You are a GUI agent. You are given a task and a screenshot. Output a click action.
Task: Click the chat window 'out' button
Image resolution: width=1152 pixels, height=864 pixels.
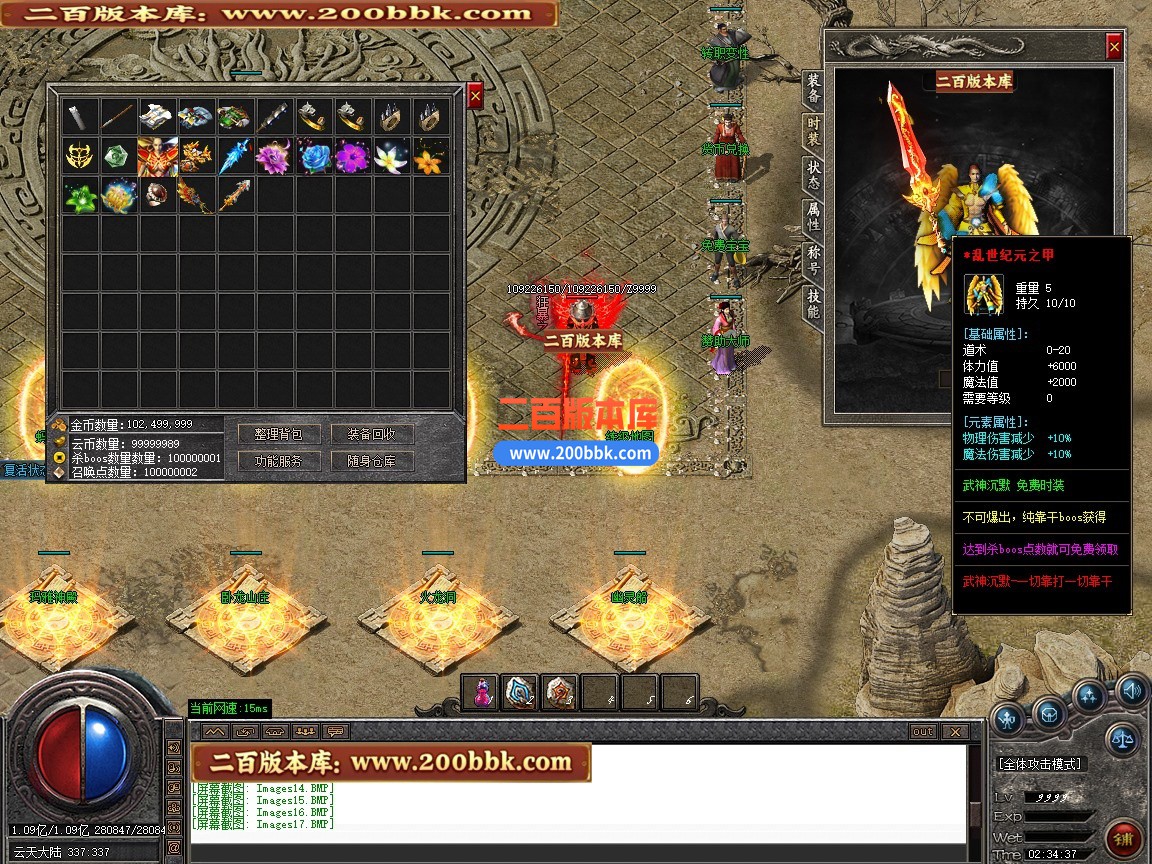(923, 731)
